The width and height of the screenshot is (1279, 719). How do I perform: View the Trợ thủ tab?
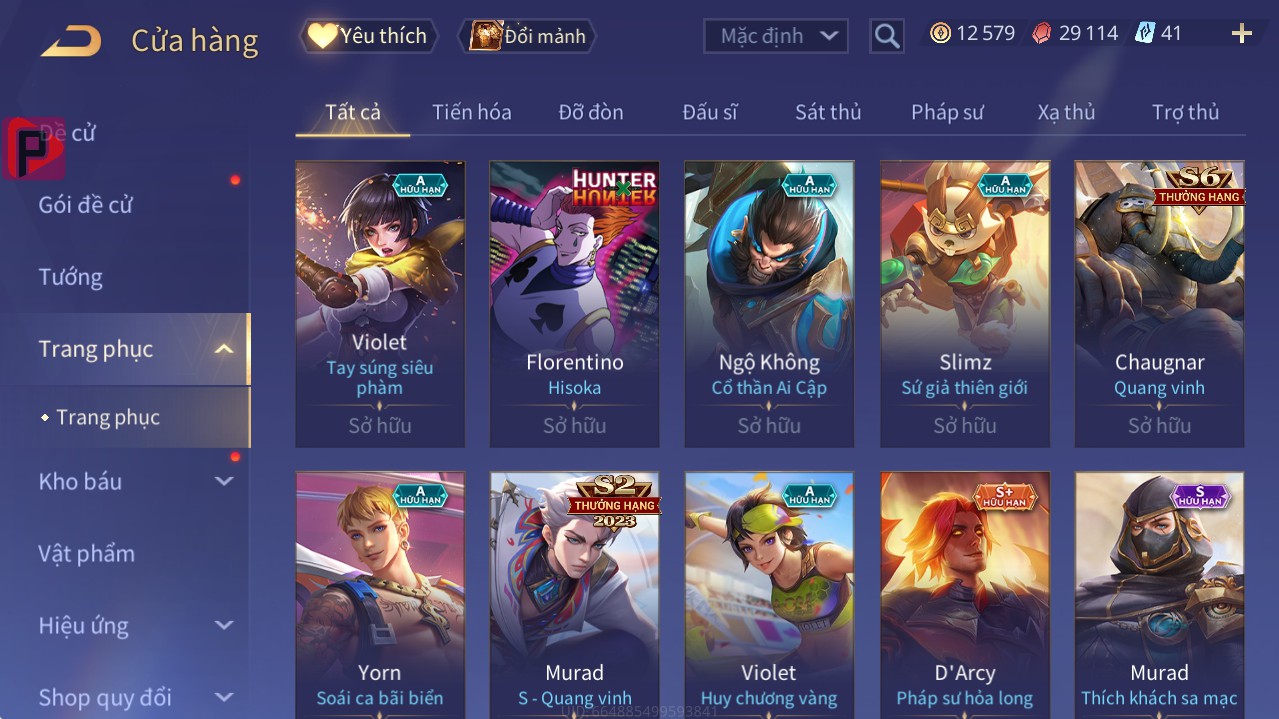1185,112
